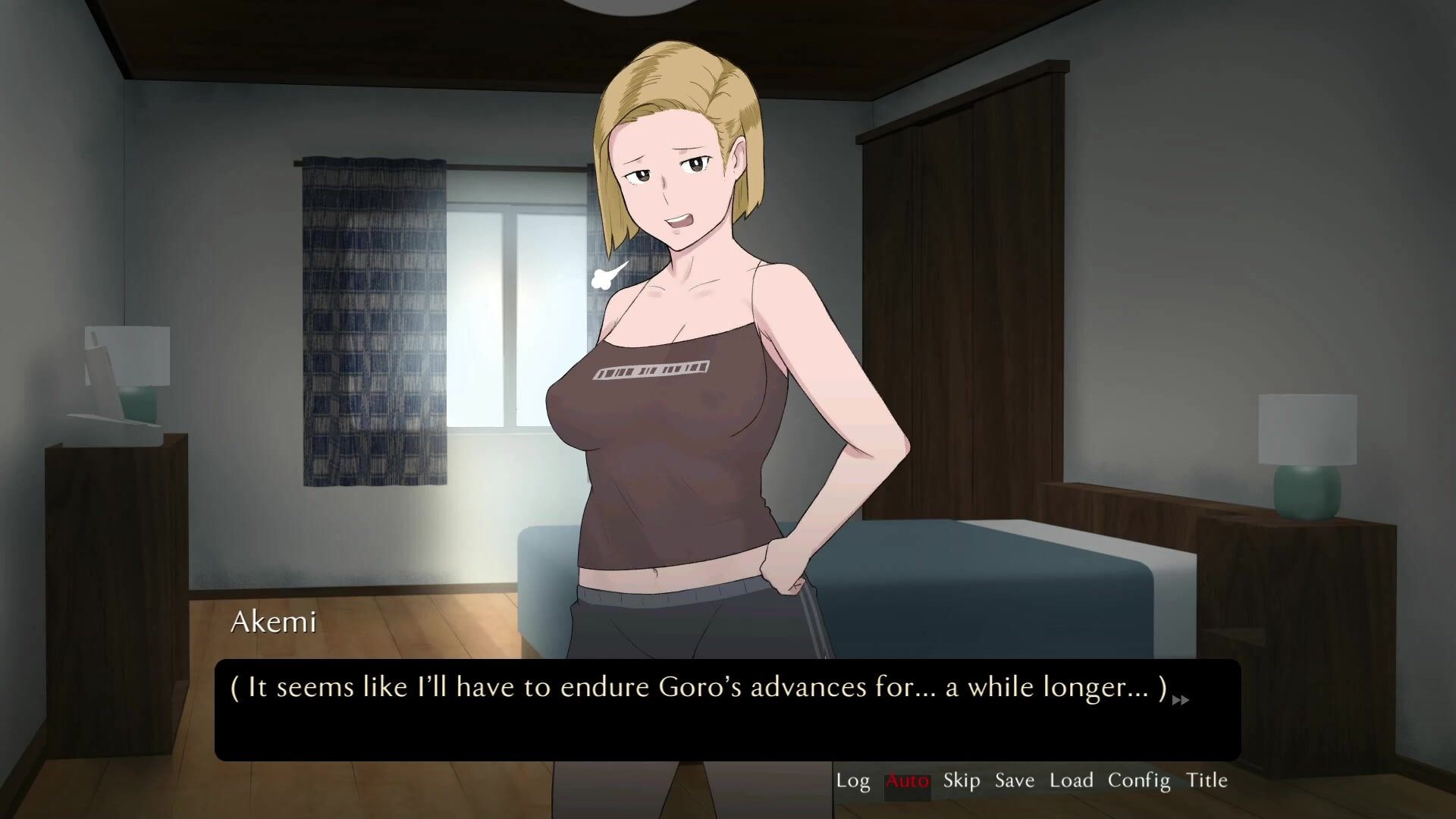Advance dialogue via the text arrow indicator
The height and width of the screenshot is (819, 1456).
click(x=1181, y=701)
